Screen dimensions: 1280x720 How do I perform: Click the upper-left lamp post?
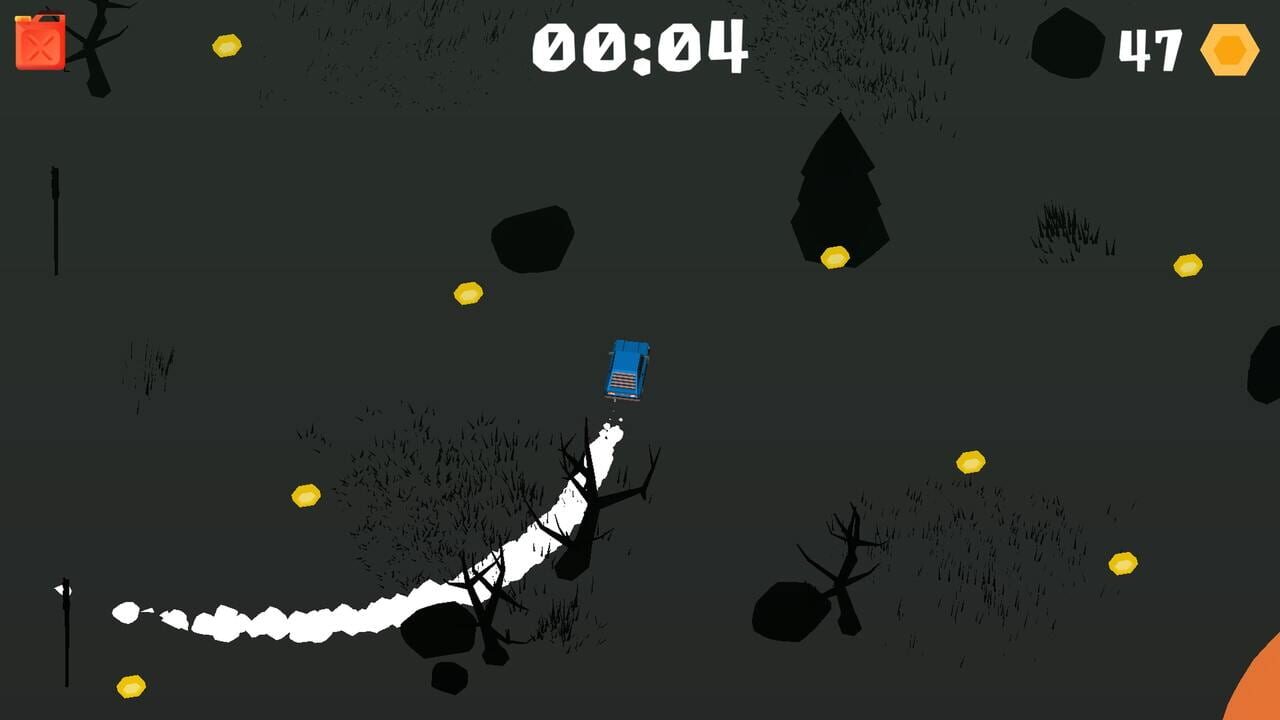pos(56,220)
